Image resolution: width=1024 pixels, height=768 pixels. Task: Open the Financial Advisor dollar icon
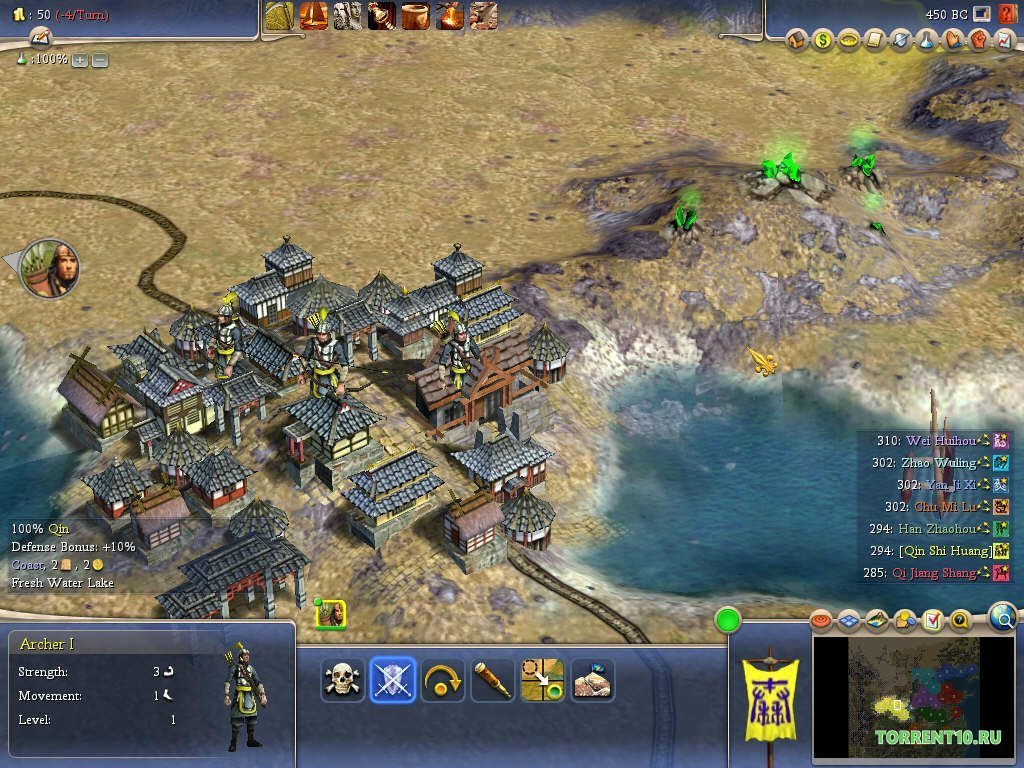point(823,41)
